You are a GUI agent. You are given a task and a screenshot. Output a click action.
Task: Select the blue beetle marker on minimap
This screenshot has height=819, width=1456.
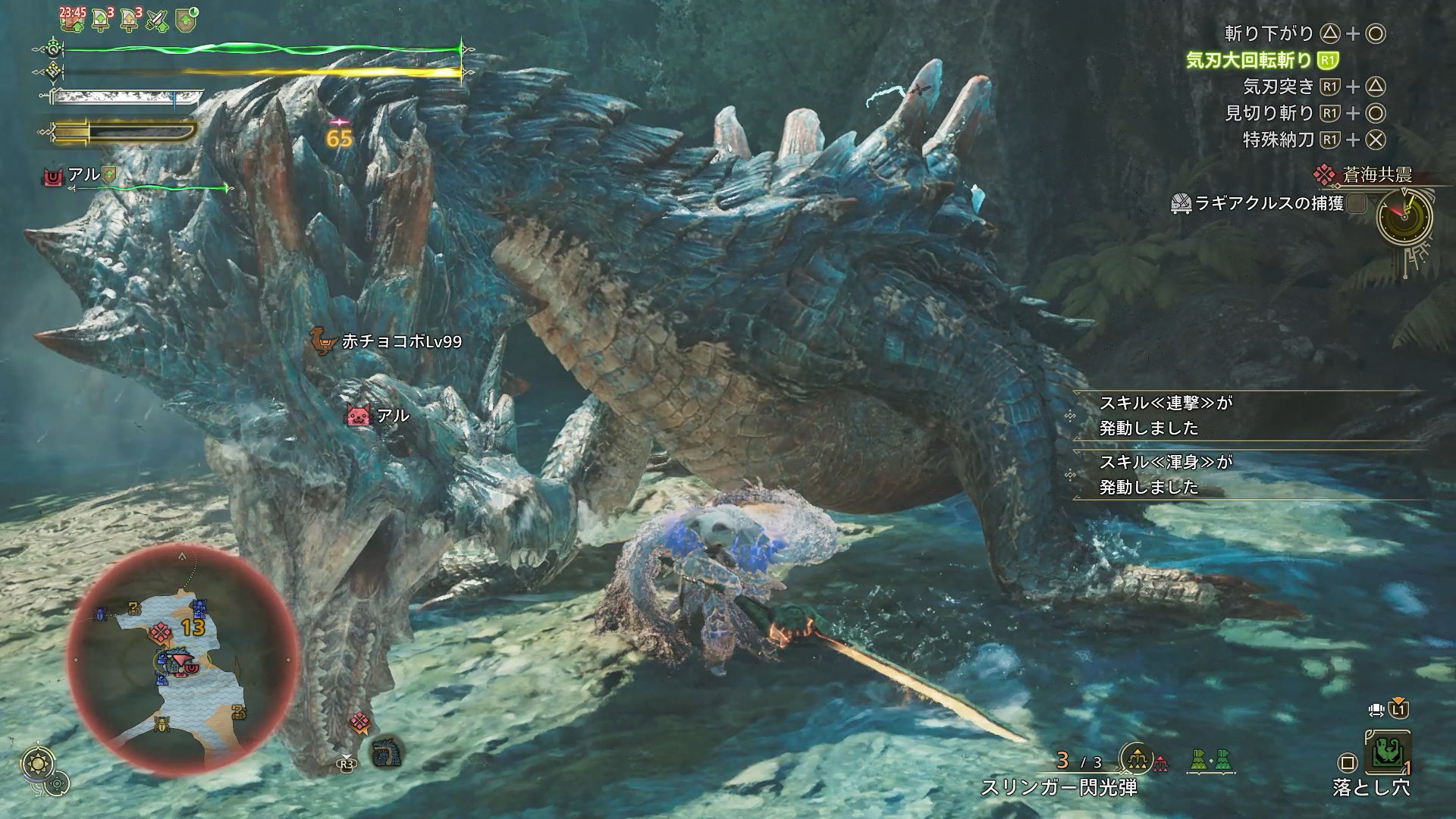101,613
